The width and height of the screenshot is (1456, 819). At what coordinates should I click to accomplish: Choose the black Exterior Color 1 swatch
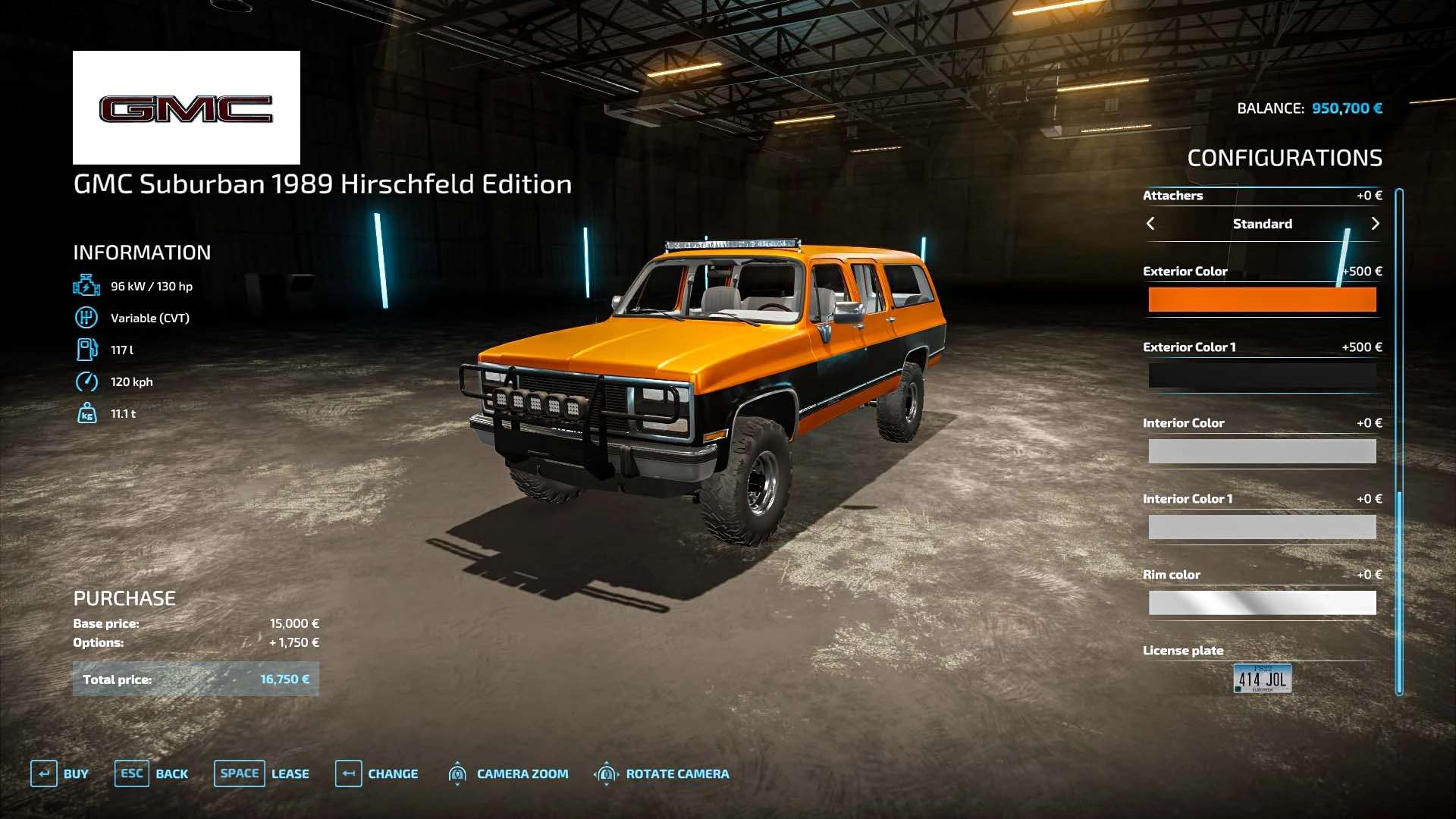click(x=1262, y=375)
